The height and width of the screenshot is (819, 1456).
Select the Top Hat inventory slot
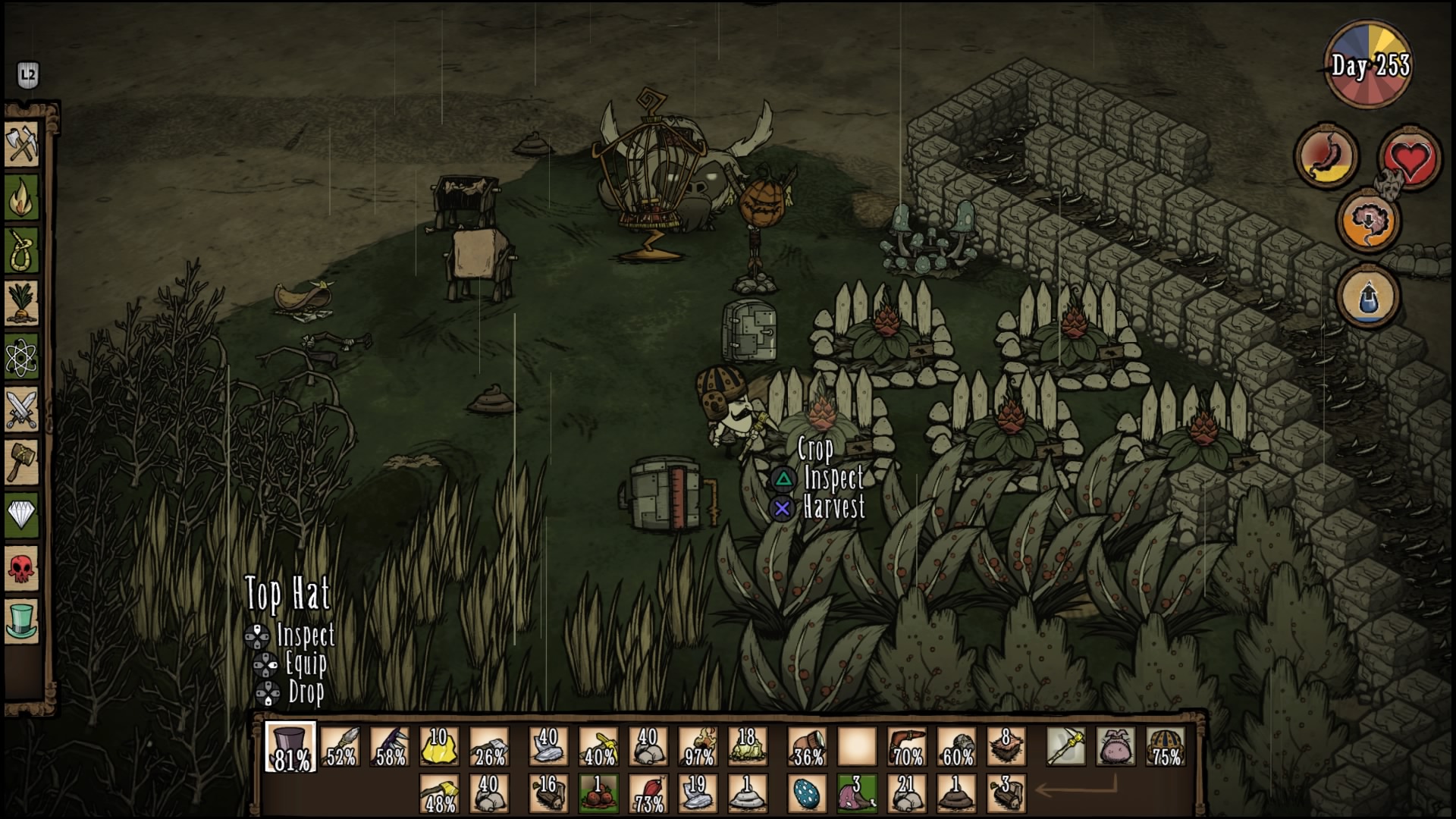pos(290,747)
